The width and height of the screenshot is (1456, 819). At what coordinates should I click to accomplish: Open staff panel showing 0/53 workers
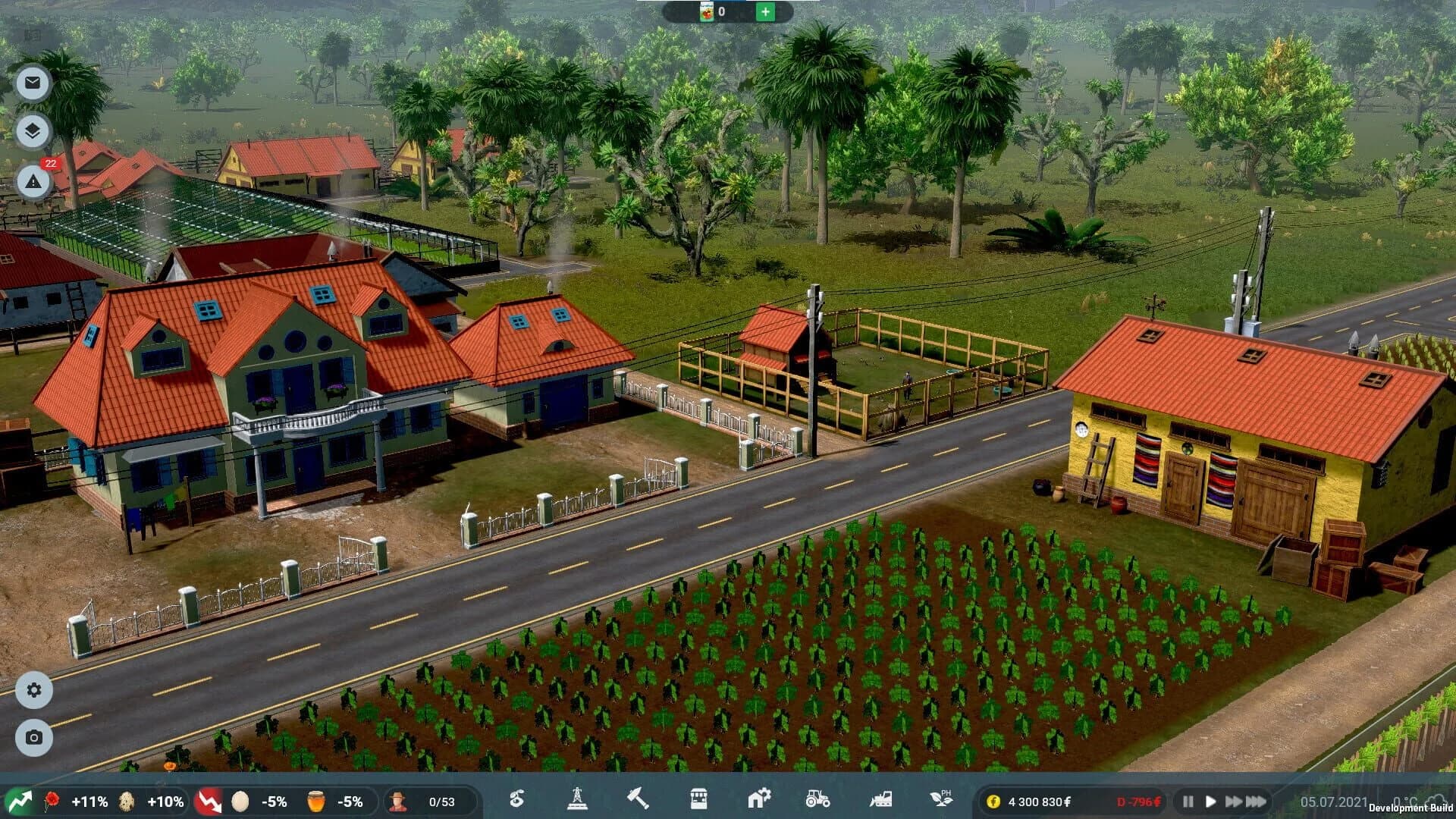coord(422,800)
